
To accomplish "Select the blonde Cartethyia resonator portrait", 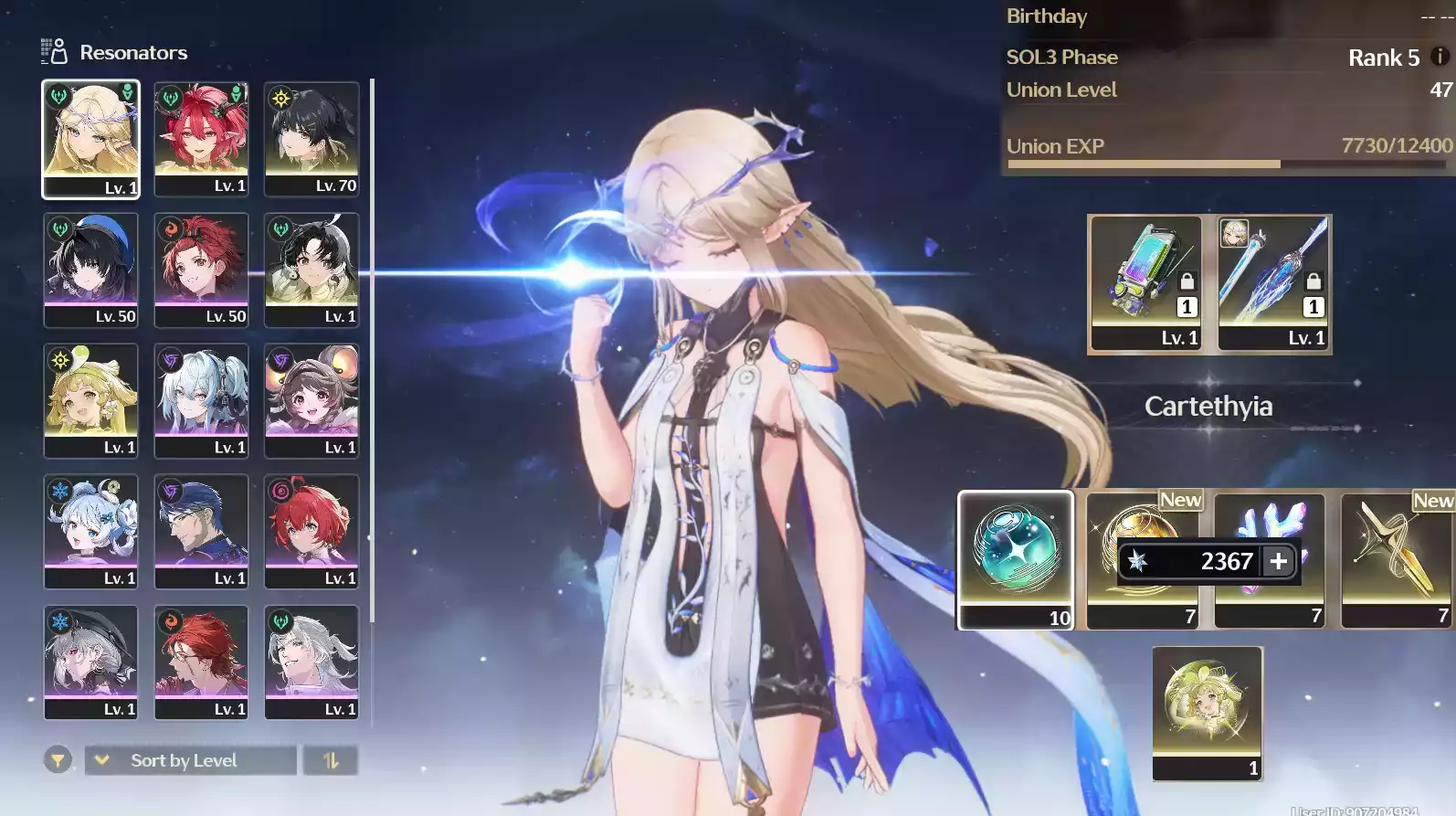I will coord(90,139).
